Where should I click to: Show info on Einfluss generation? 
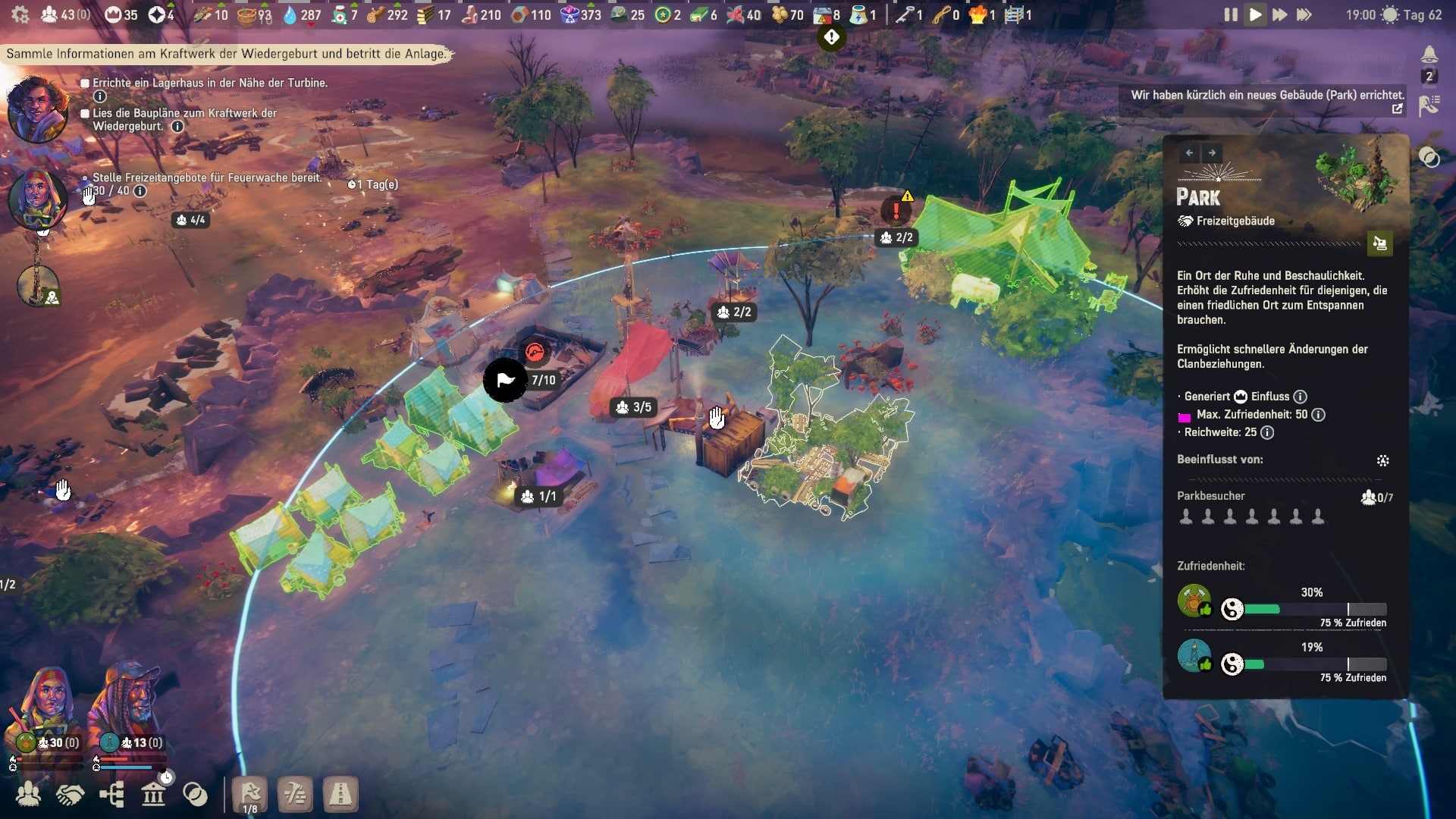(1300, 397)
